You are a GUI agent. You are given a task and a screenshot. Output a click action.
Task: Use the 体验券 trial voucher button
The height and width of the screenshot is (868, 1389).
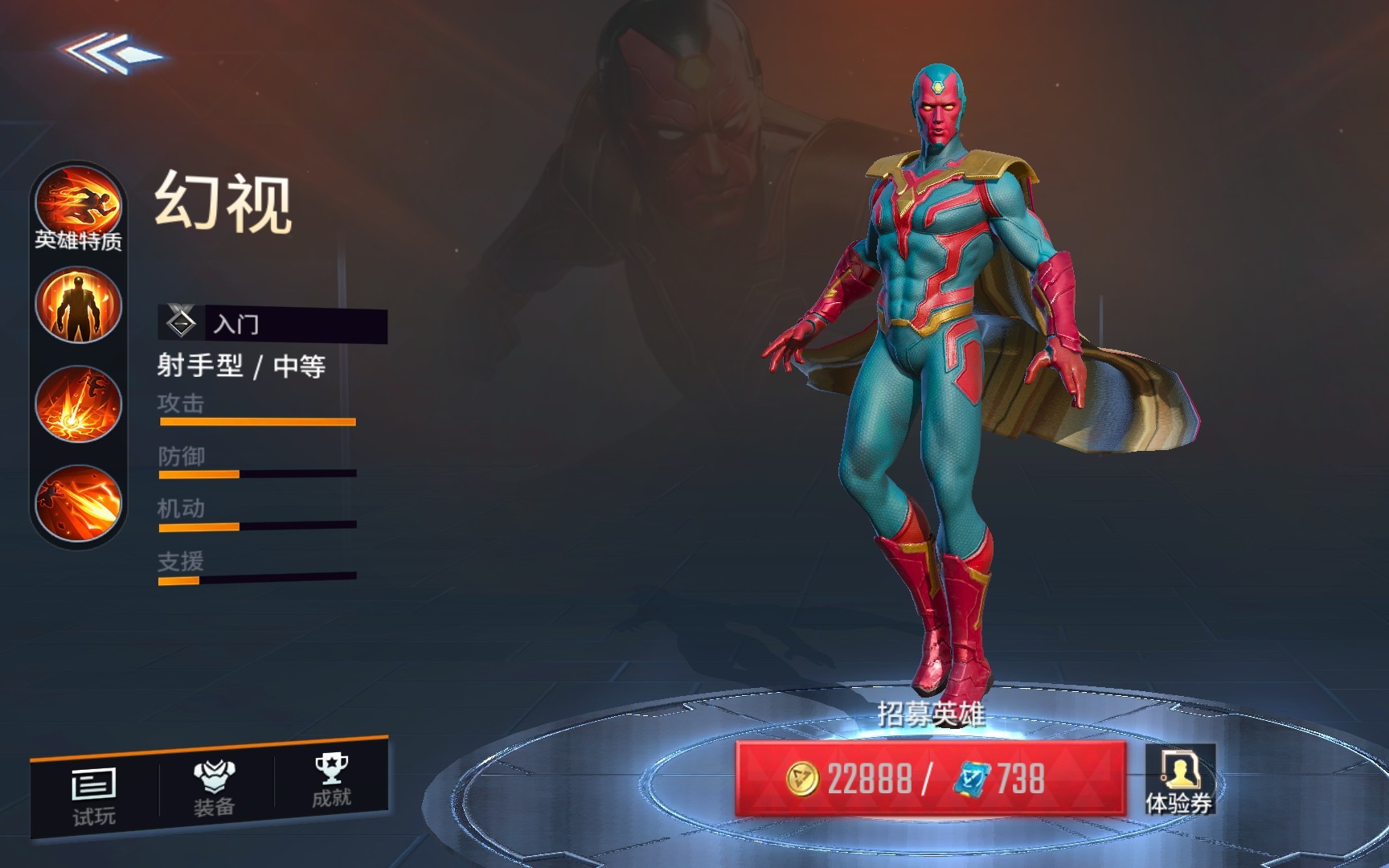[x=1179, y=780]
